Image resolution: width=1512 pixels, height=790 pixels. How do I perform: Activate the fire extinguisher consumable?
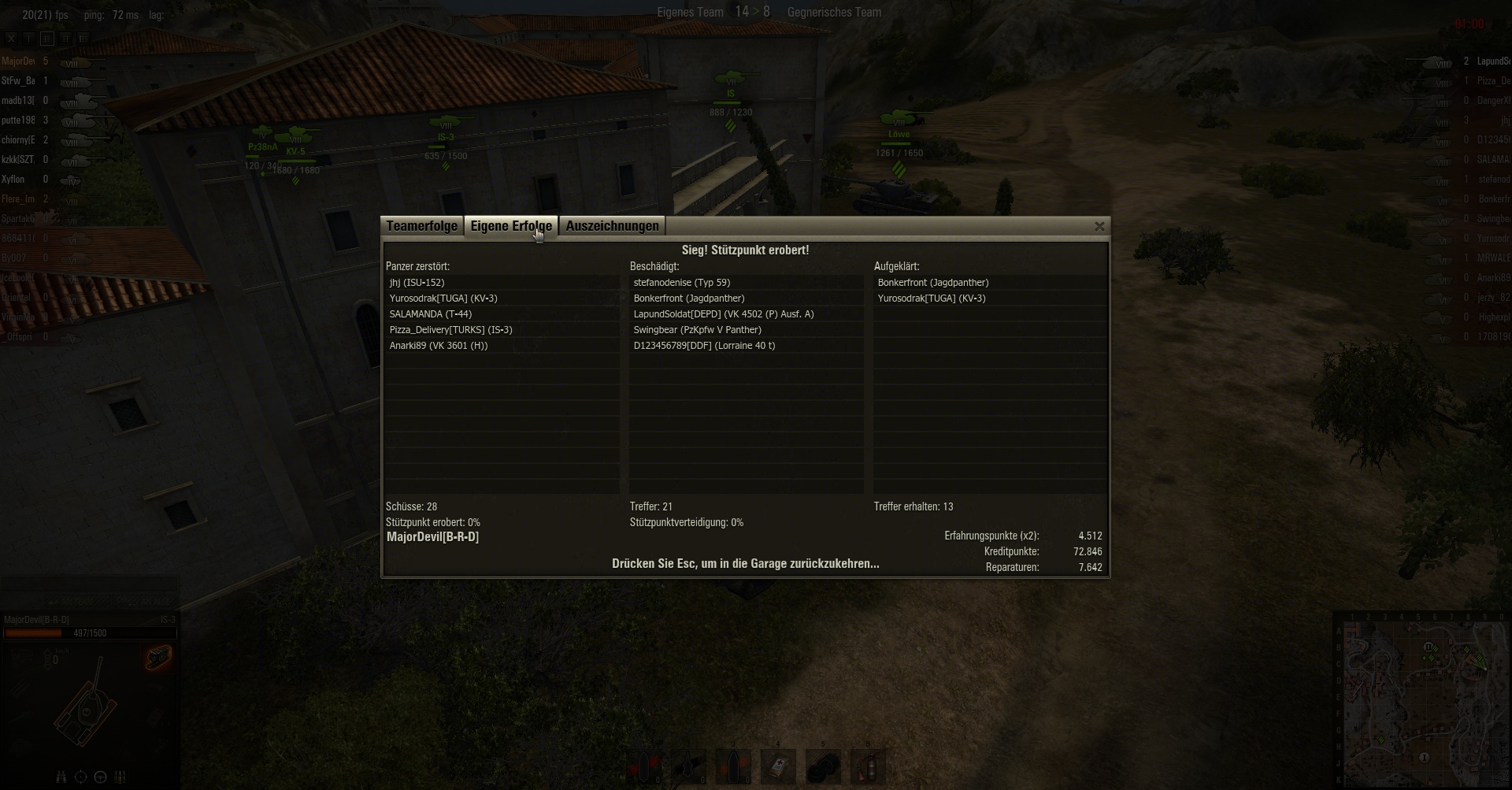pyautogui.click(x=868, y=766)
